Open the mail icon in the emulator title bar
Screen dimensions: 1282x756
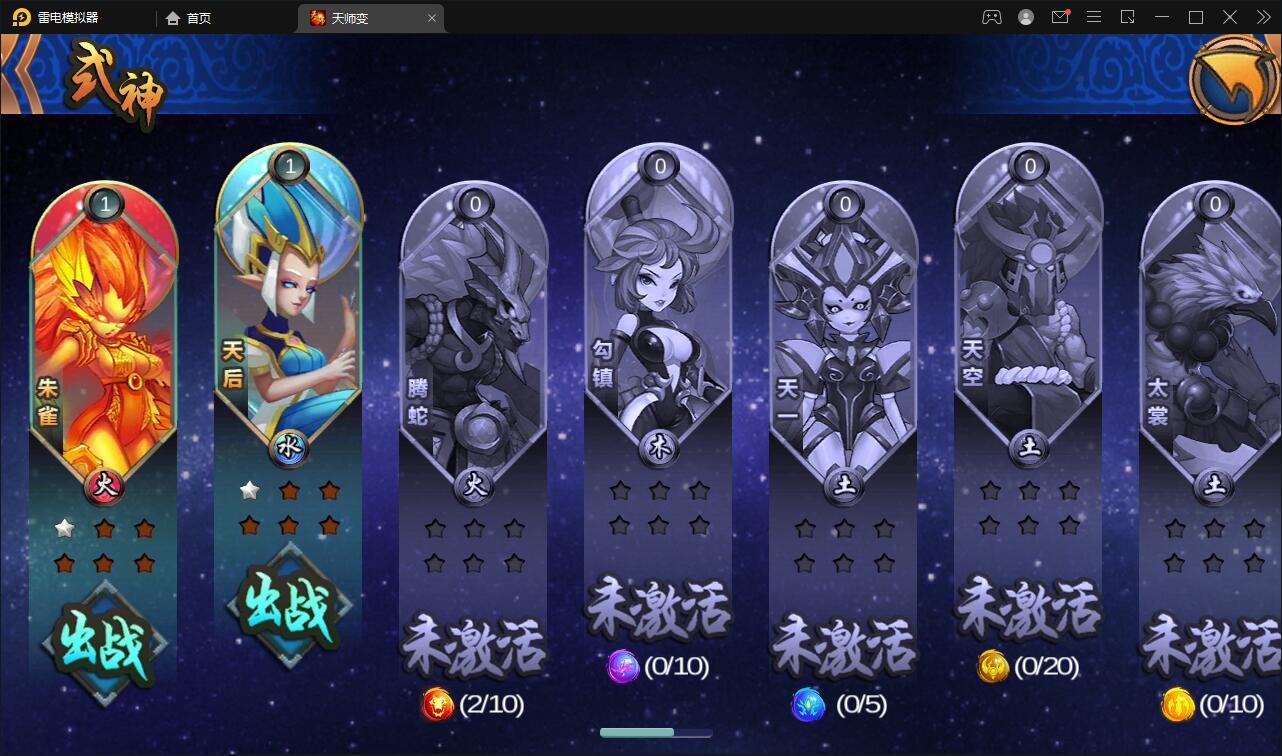pos(1060,17)
